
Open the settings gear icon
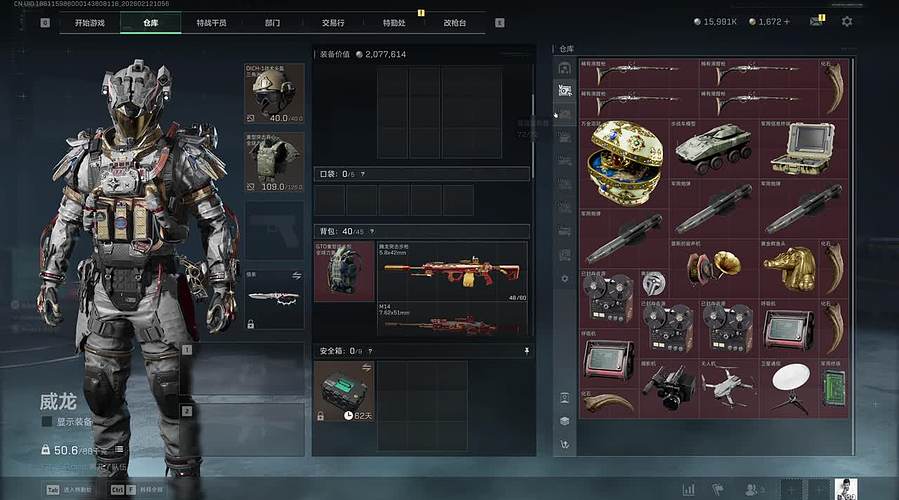847,21
